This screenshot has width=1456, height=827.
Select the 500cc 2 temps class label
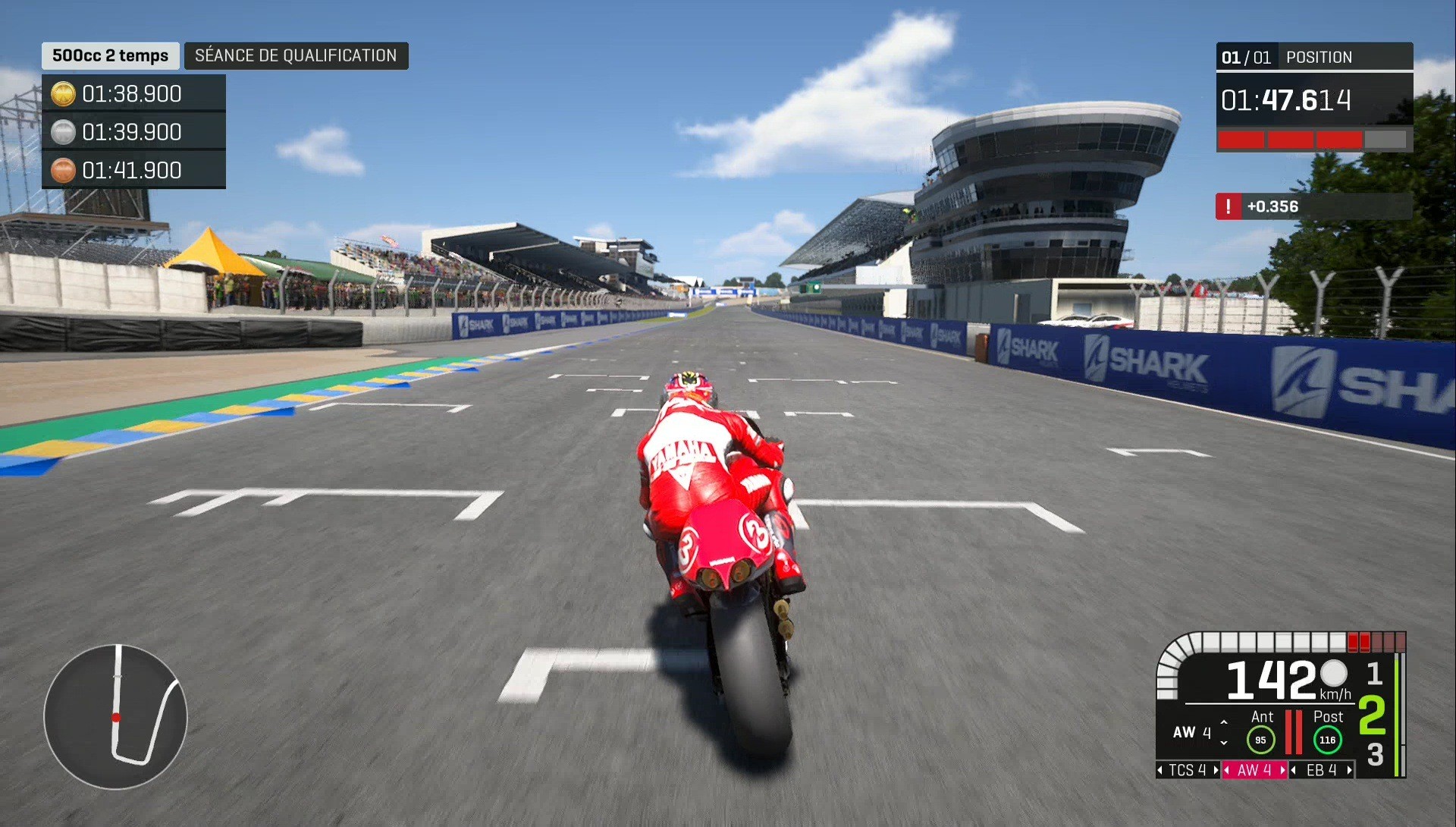pyautogui.click(x=109, y=55)
